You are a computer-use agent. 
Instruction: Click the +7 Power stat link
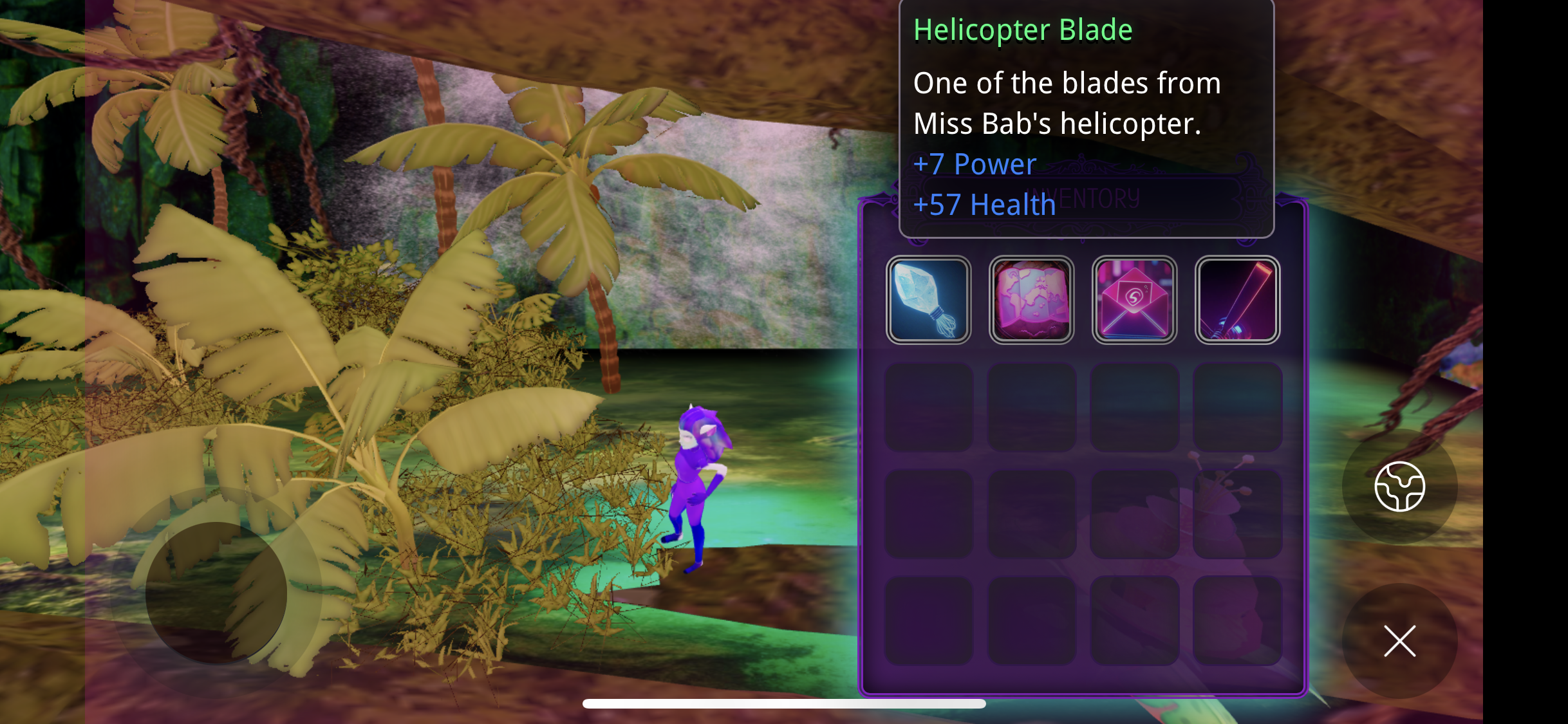pyautogui.click(x=975, y=164)
